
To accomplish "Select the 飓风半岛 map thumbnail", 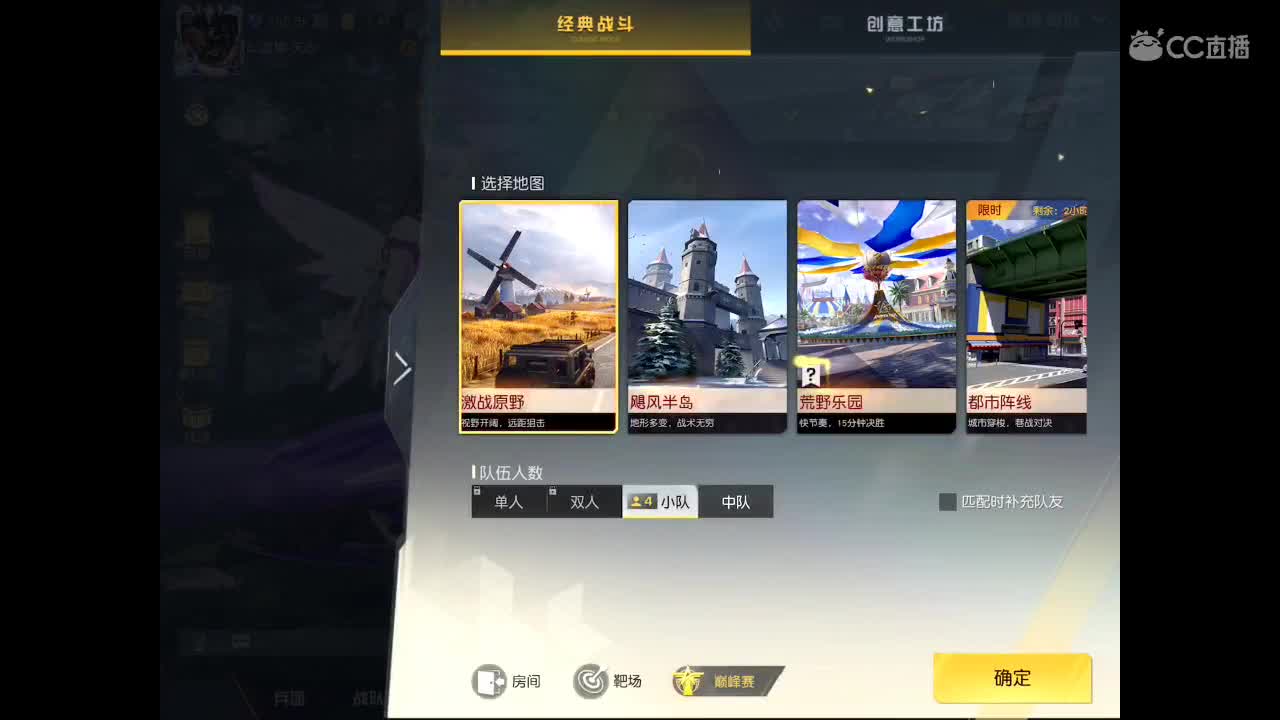I will pos(707,300).
